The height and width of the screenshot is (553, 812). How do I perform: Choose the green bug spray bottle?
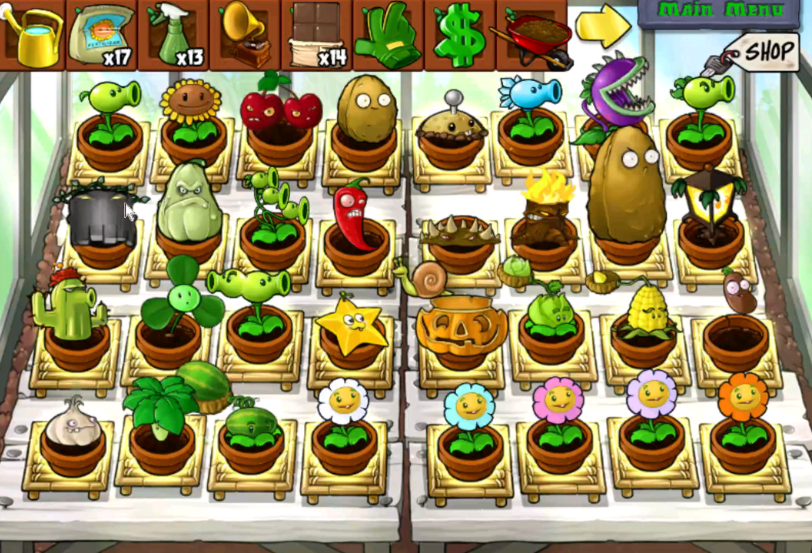tap(174, 35)
